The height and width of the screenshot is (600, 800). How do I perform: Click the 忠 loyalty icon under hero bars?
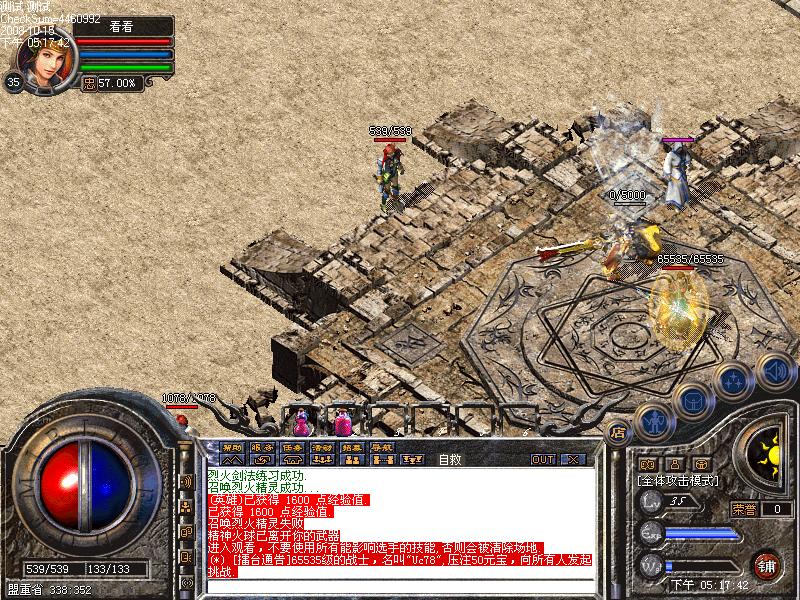[88, 83]
